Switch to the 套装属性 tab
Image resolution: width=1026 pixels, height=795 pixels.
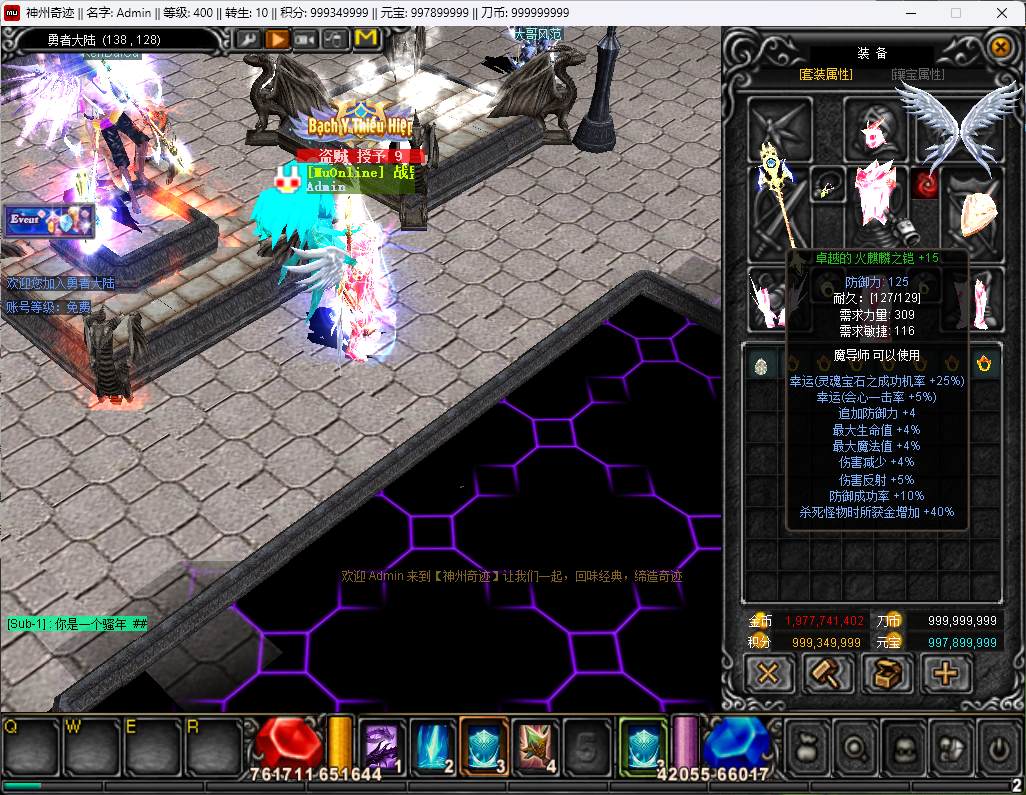826,74
